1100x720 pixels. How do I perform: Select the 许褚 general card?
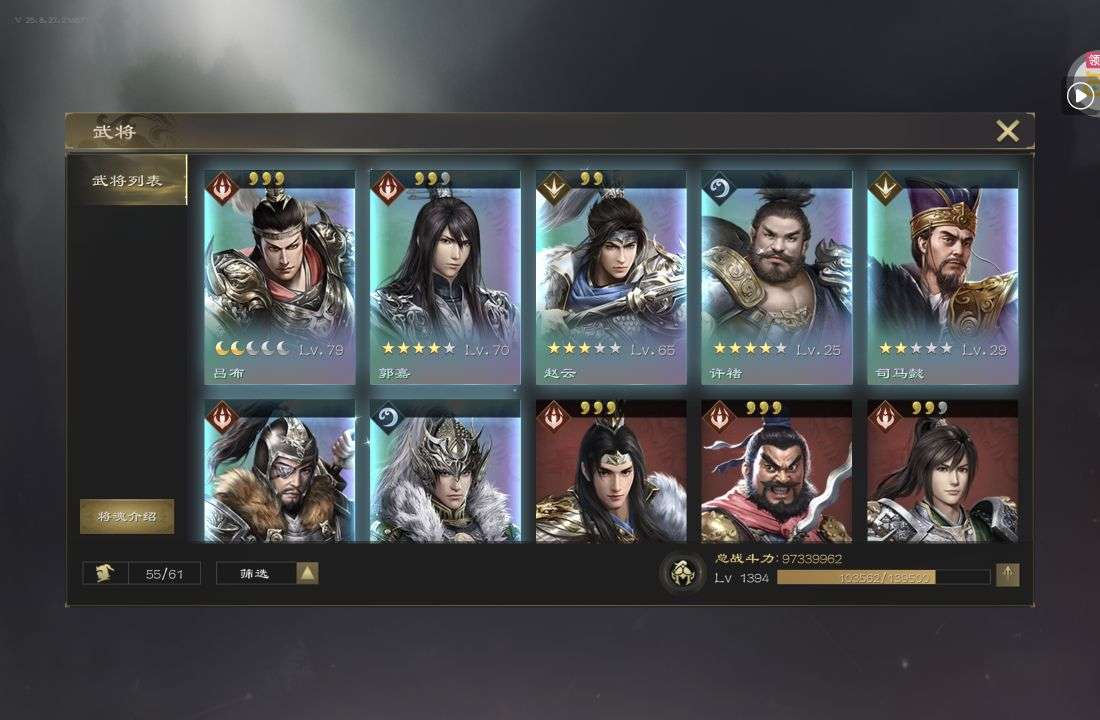tap(777, 277)
